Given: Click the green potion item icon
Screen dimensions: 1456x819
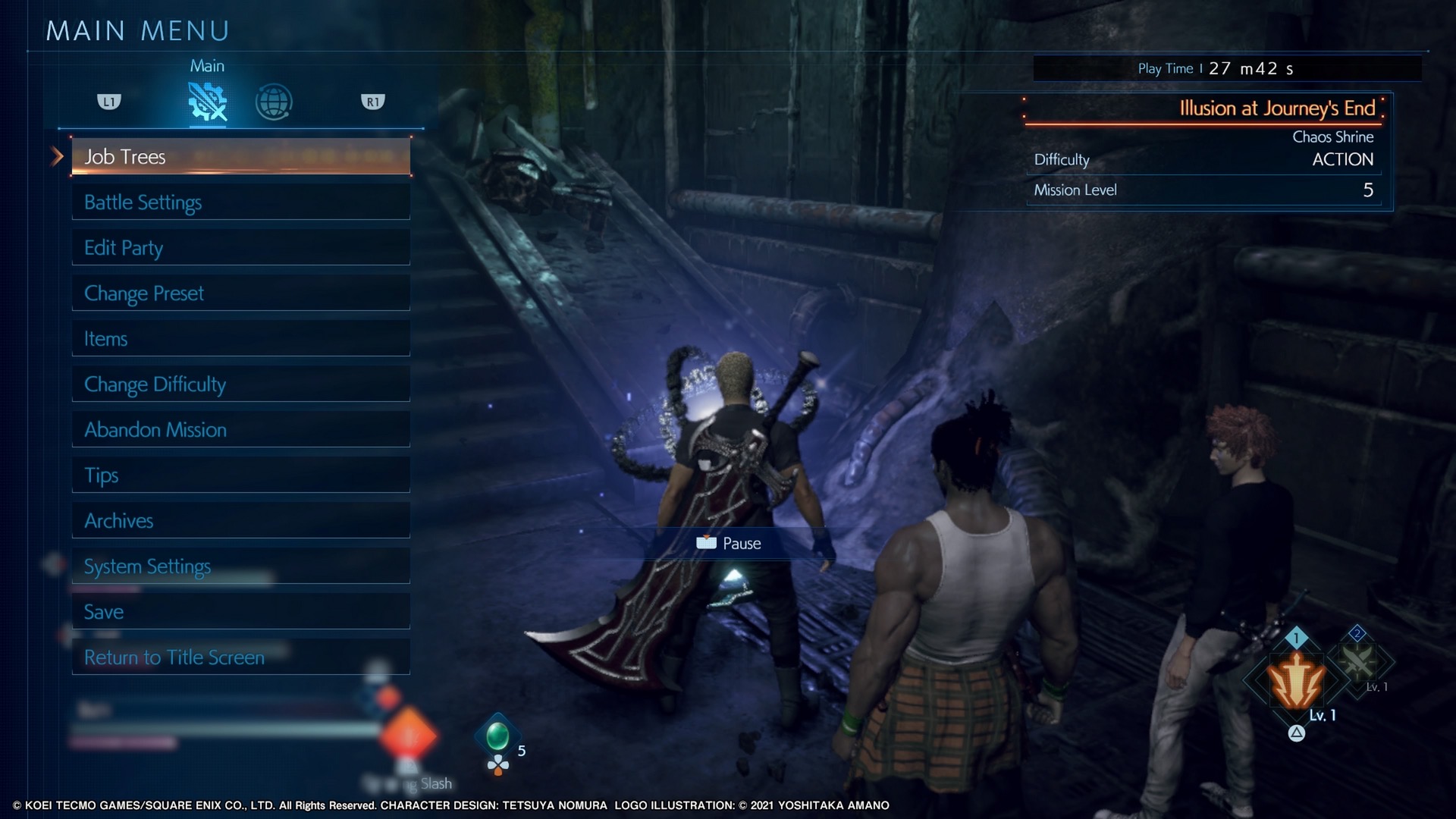Looking at the screenshot, I should (497, 735).
